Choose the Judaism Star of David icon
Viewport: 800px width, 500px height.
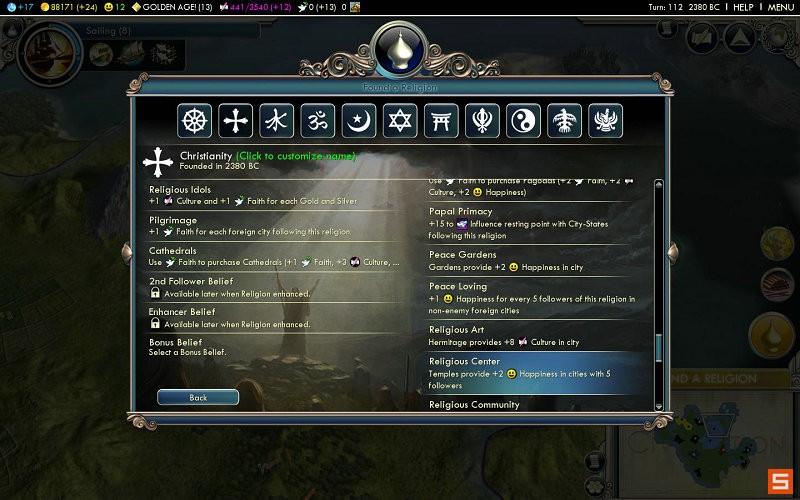(x=400, y=121)
